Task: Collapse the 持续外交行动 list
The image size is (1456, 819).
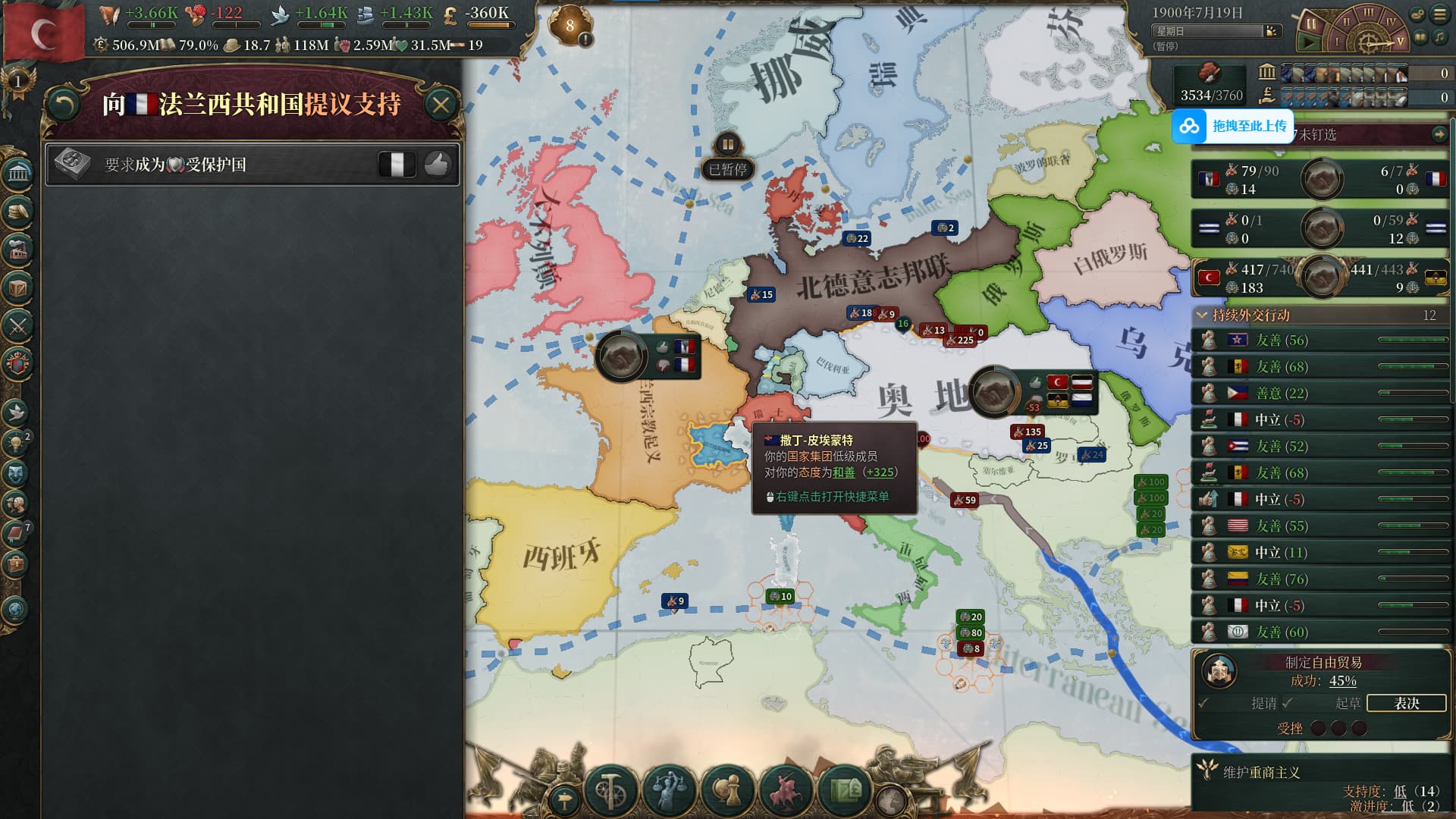Action: 1202,315
